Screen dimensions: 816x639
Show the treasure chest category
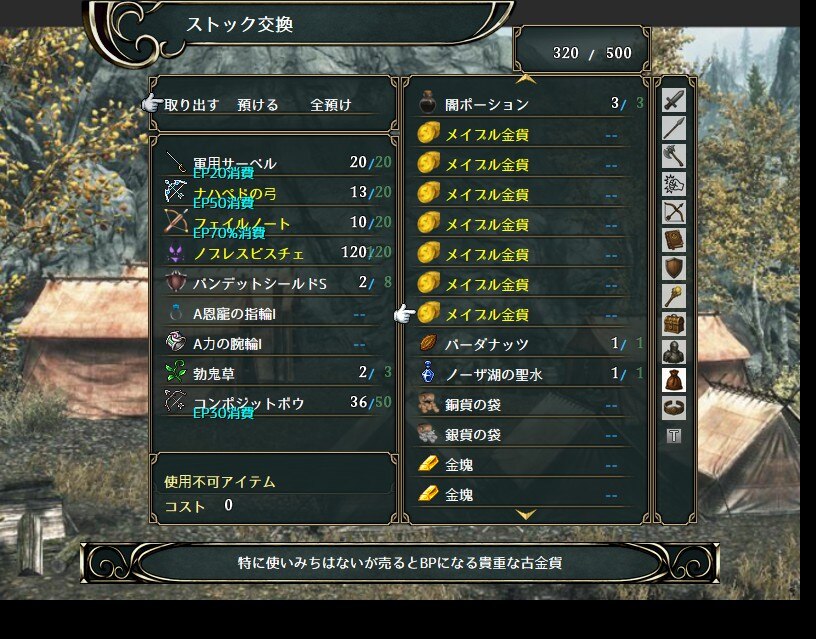(x=674, y=324)
